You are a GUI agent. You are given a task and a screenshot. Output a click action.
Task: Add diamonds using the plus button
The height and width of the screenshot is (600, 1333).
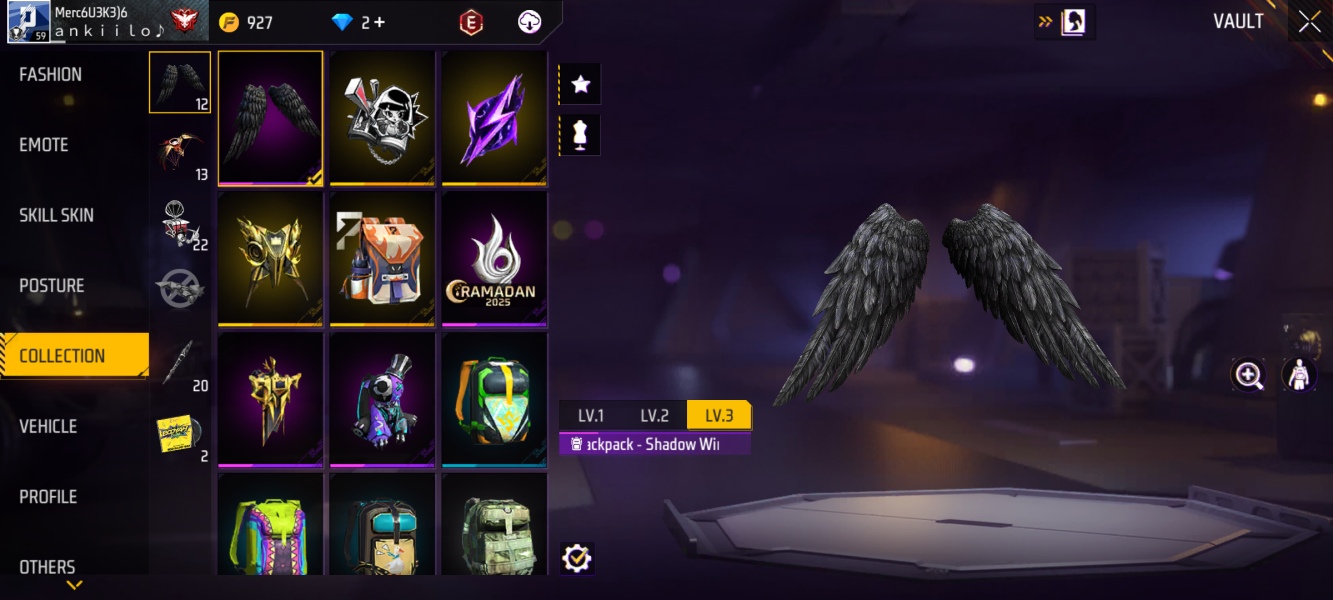(379, 22)
